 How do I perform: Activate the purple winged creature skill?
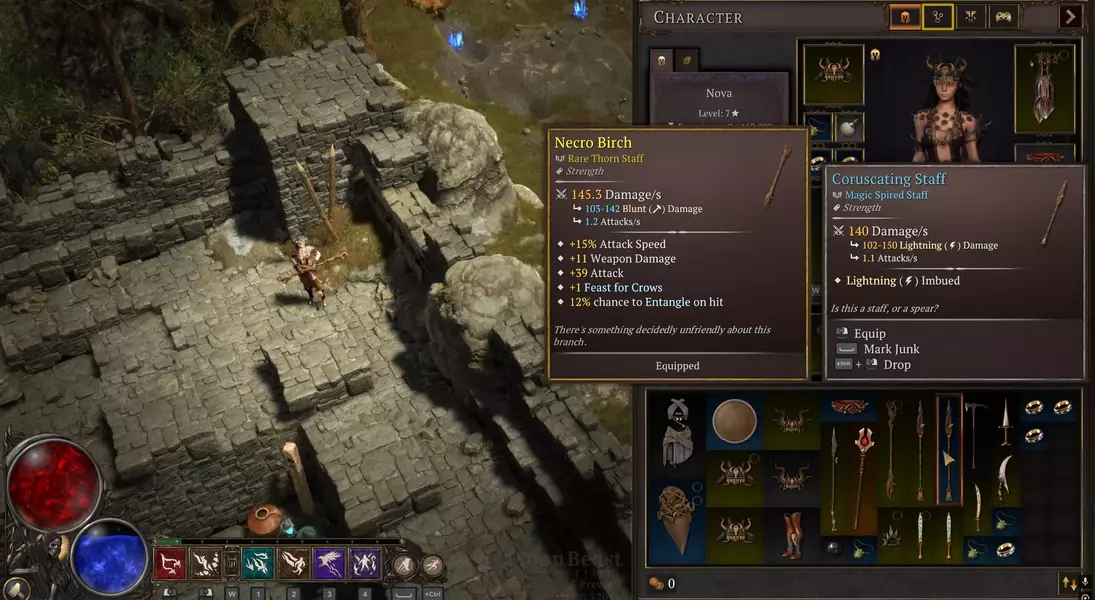click(x=329, y=564)
